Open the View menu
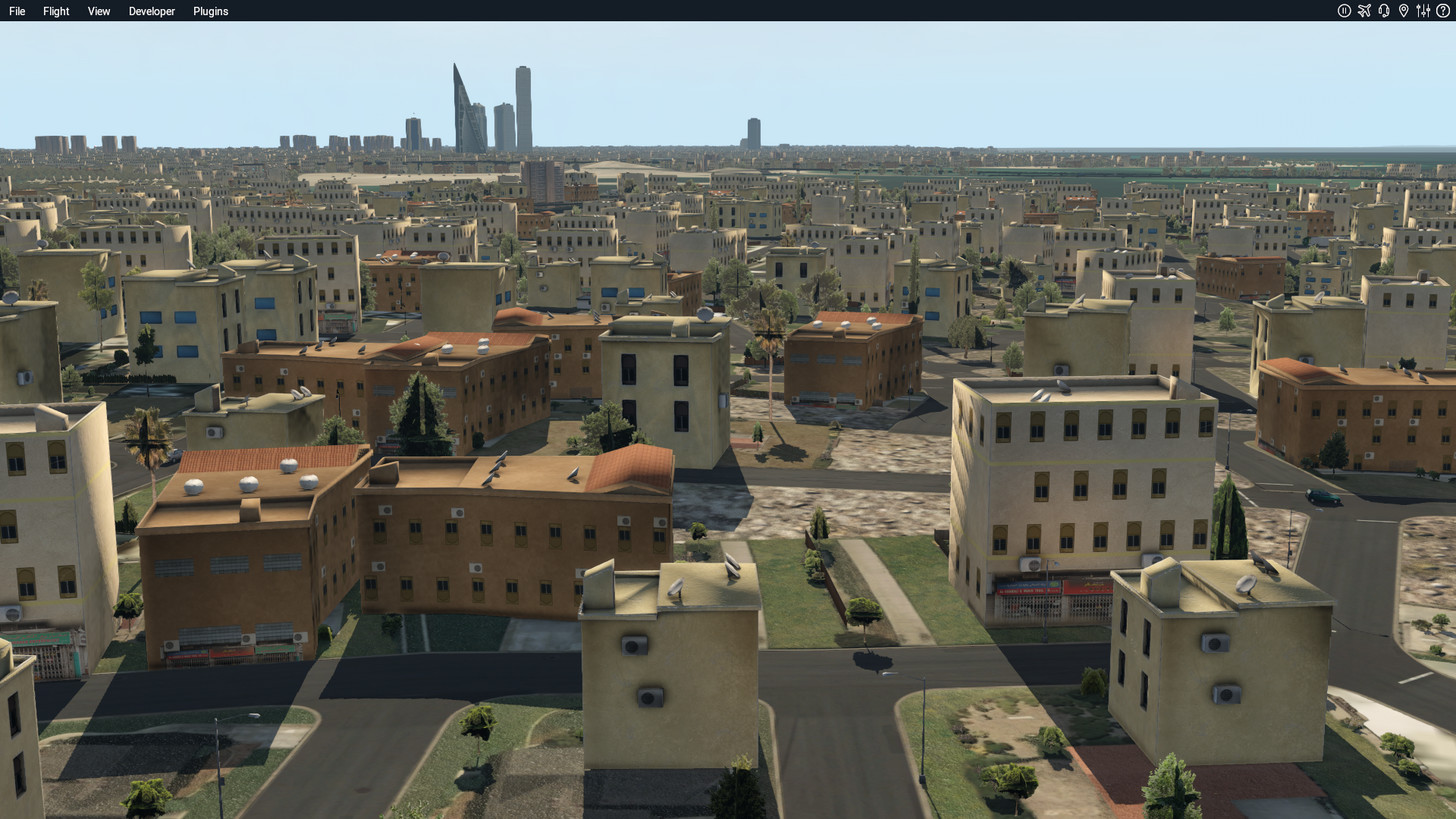1456x819 pixels. 98,11
